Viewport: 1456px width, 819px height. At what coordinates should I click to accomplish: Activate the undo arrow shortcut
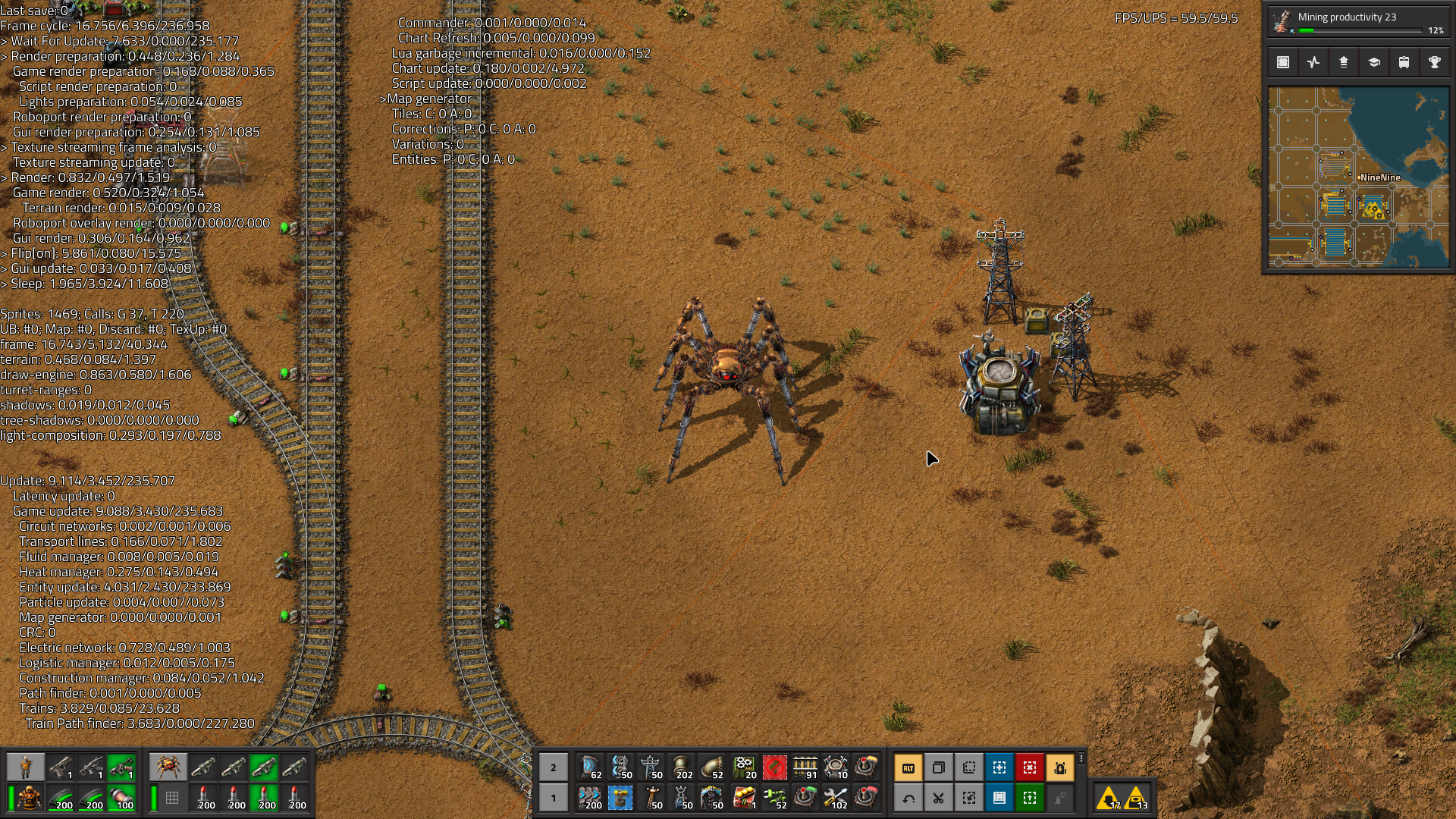point(908,798)
